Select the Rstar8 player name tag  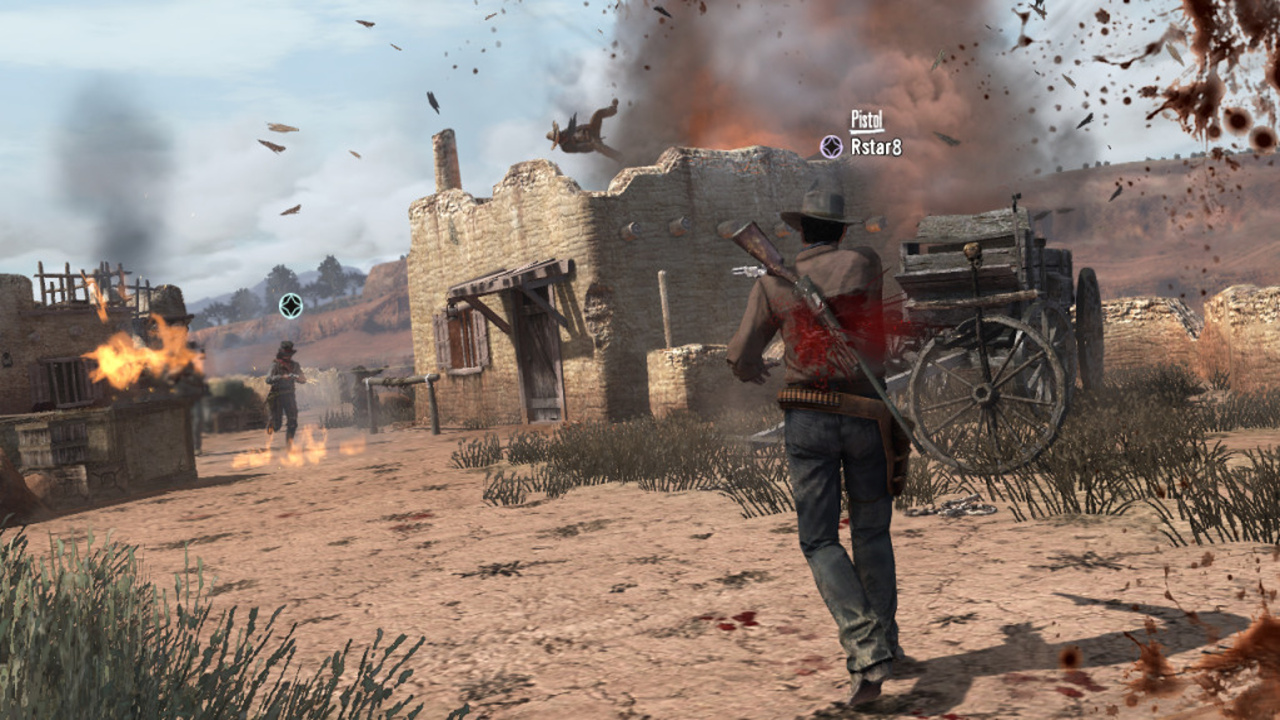pyautogui.click(x=876, y=147)
